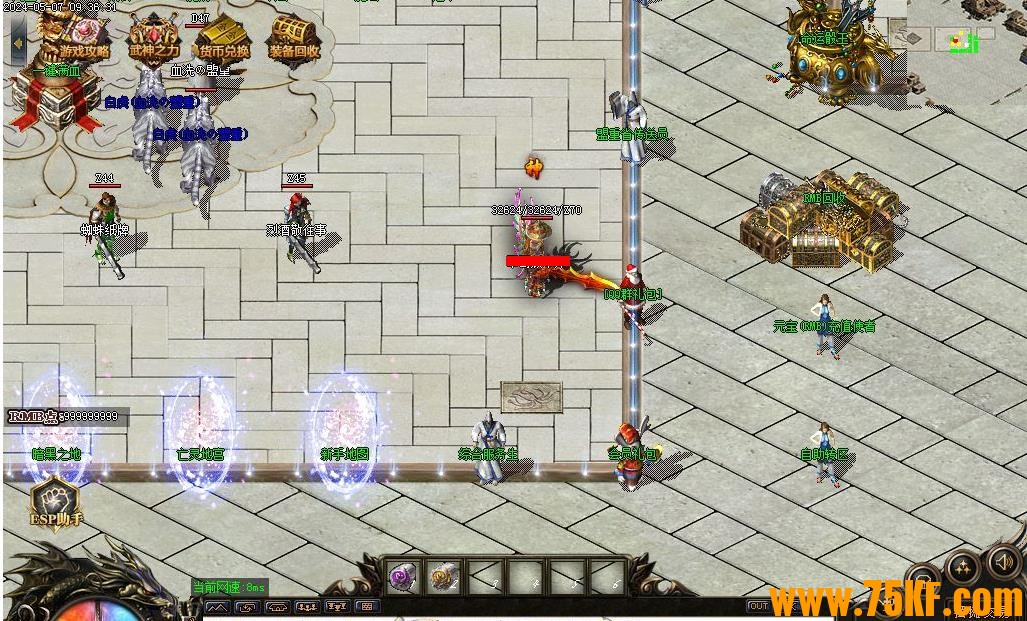Click the round star button beside the speaker
Viewport: 1027px width, 621px height.
click(x=962, y=568)
